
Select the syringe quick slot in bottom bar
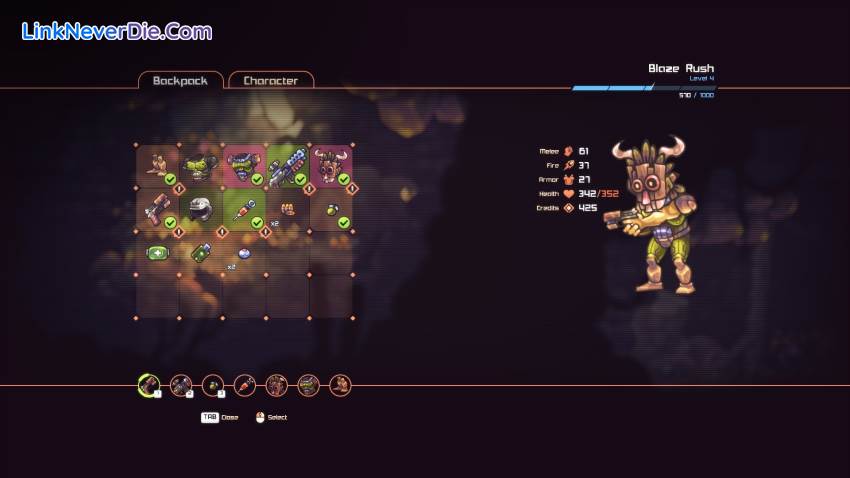[x=245, y=385]
